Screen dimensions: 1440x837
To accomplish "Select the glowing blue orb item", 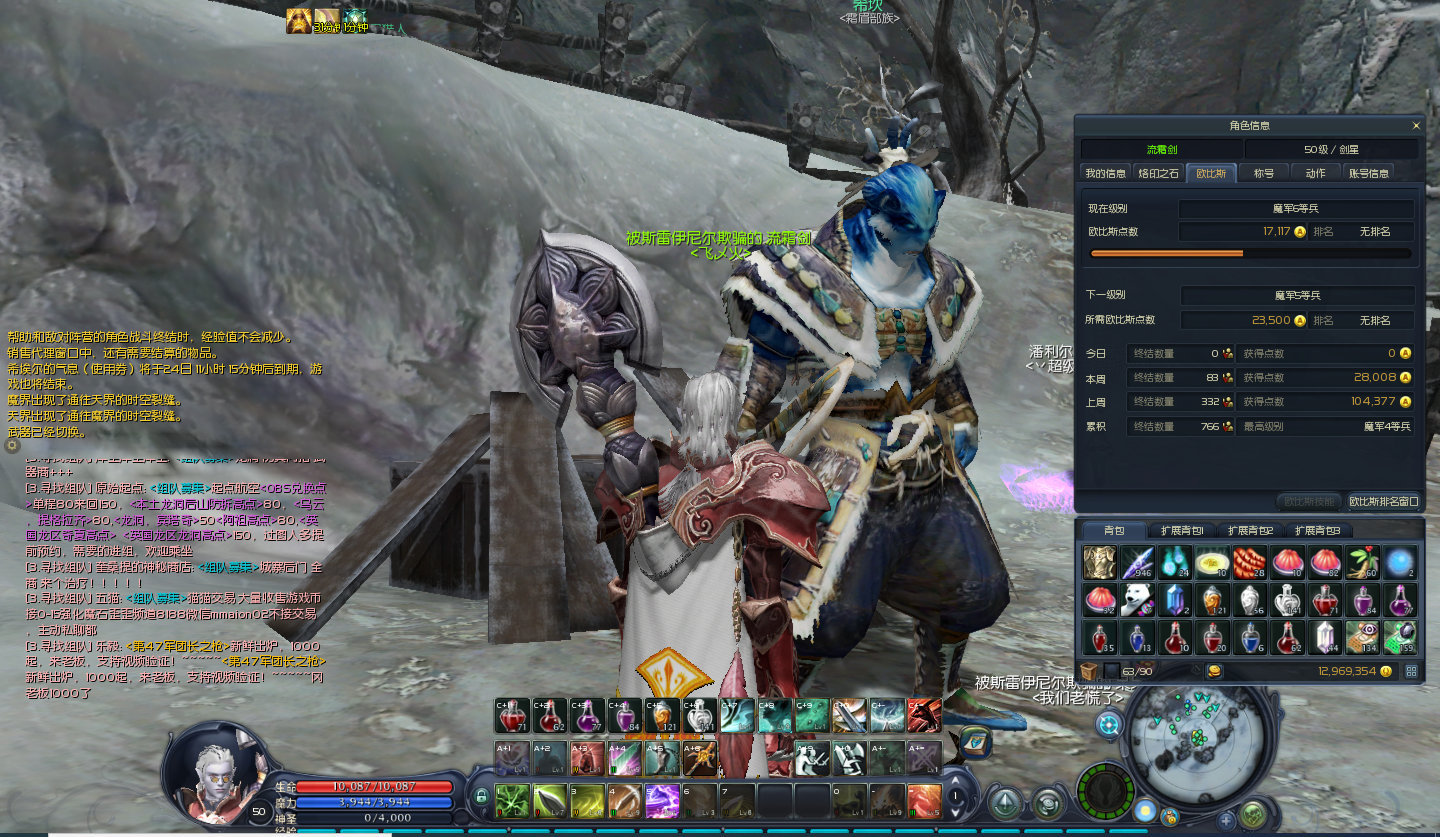I will [1400, 563].
